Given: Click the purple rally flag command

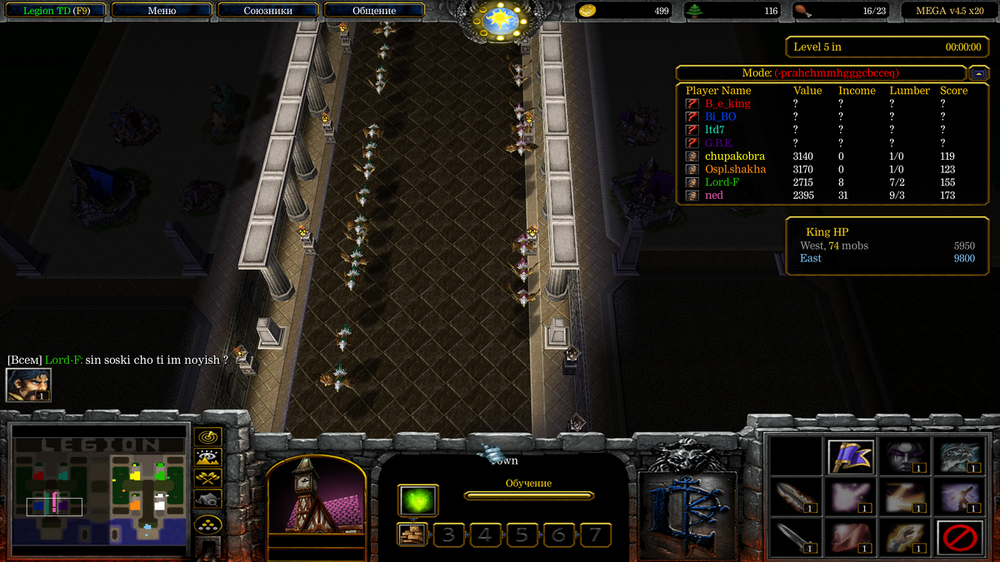Looking at the screenshot, I should [x=851, y=456].
